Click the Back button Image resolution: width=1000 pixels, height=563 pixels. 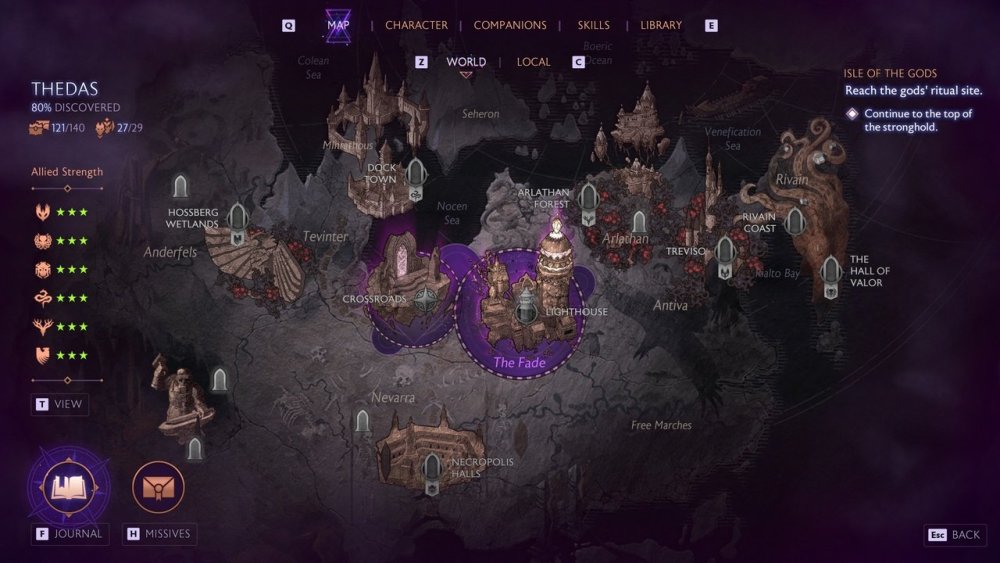pos(954,535)
